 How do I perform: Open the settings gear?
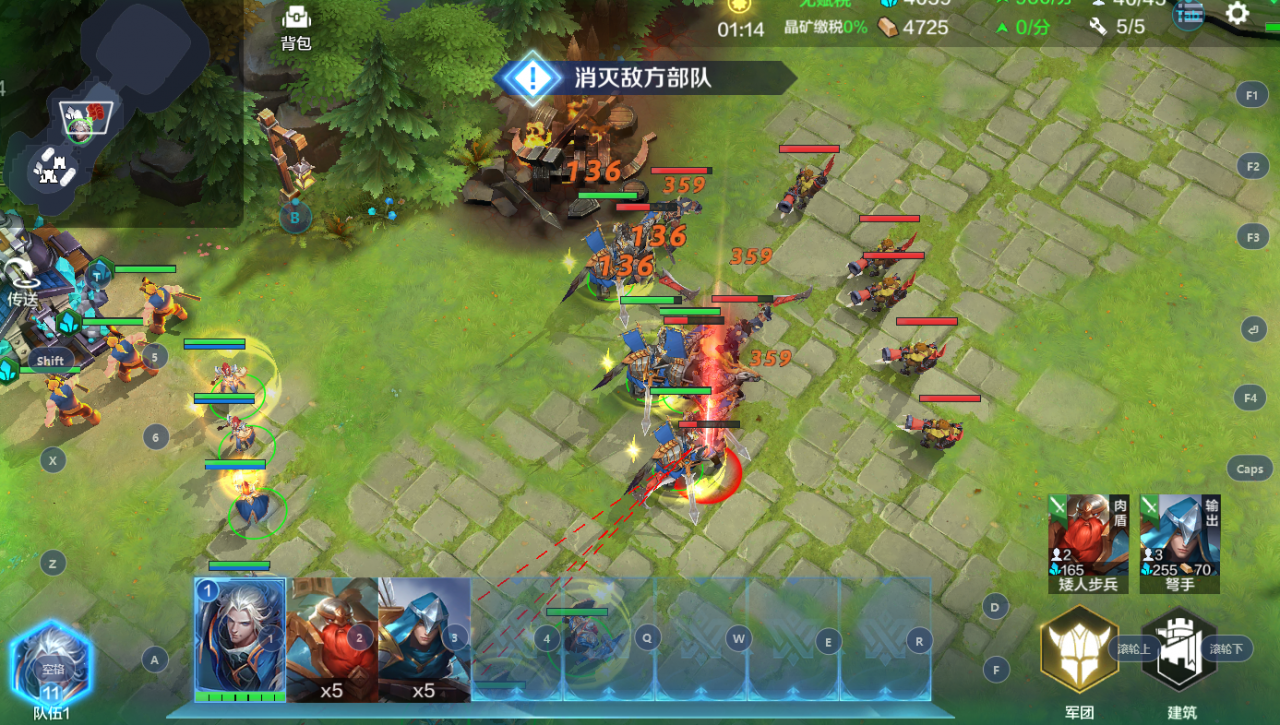(x=1239, y=14)
